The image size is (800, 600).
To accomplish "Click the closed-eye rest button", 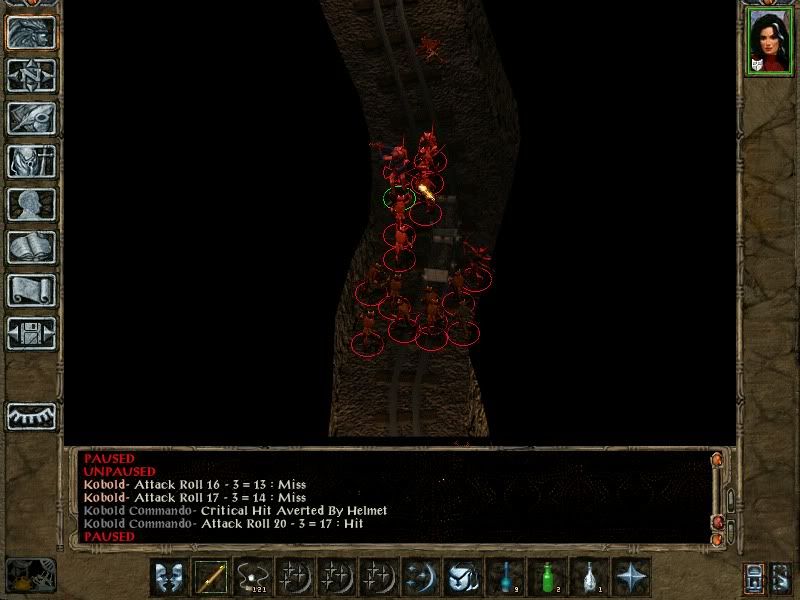I will (31, 415).
